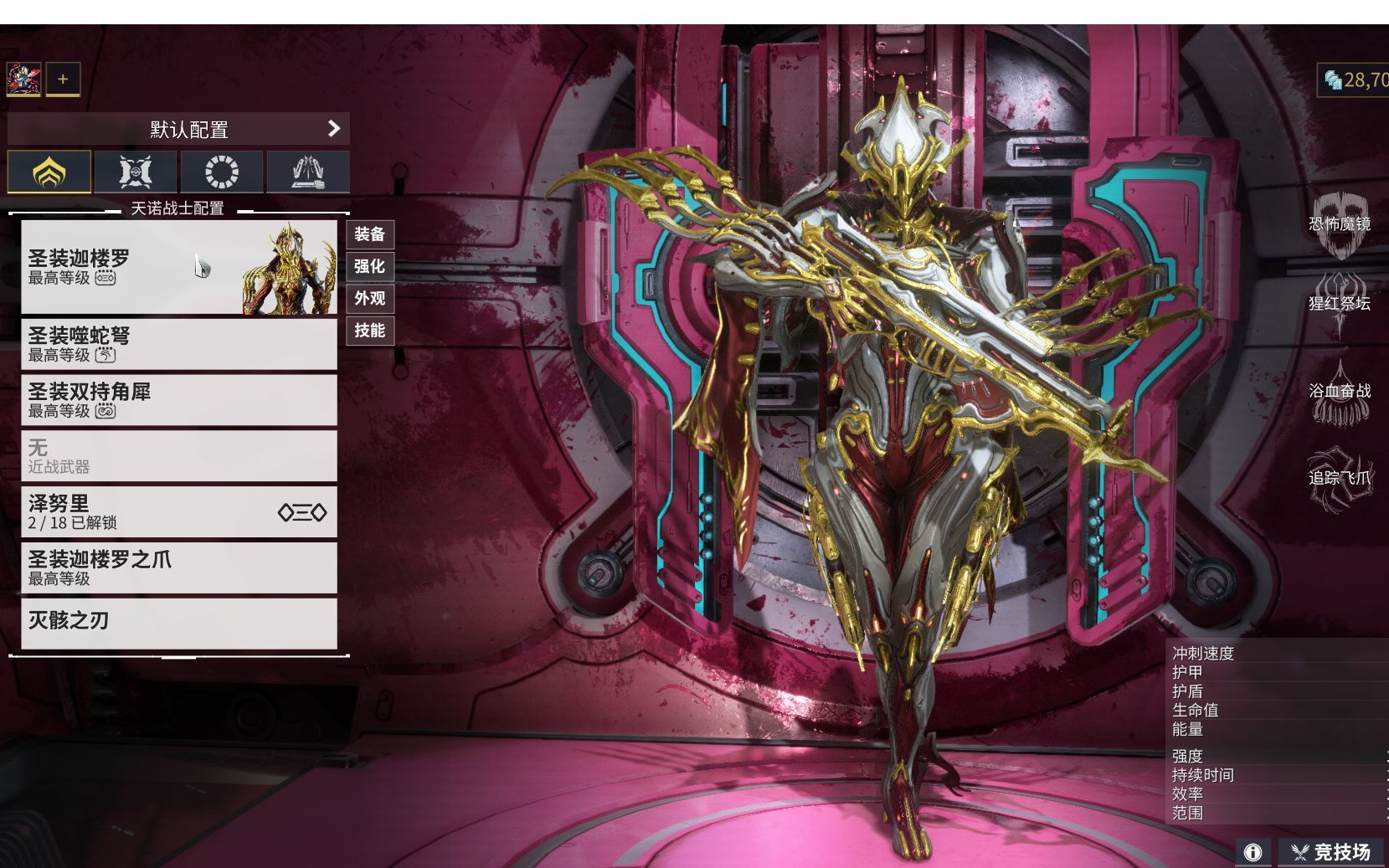
Task: Open the 灭骸之刃 parazon slot
Action: click(x=178, y=622)
